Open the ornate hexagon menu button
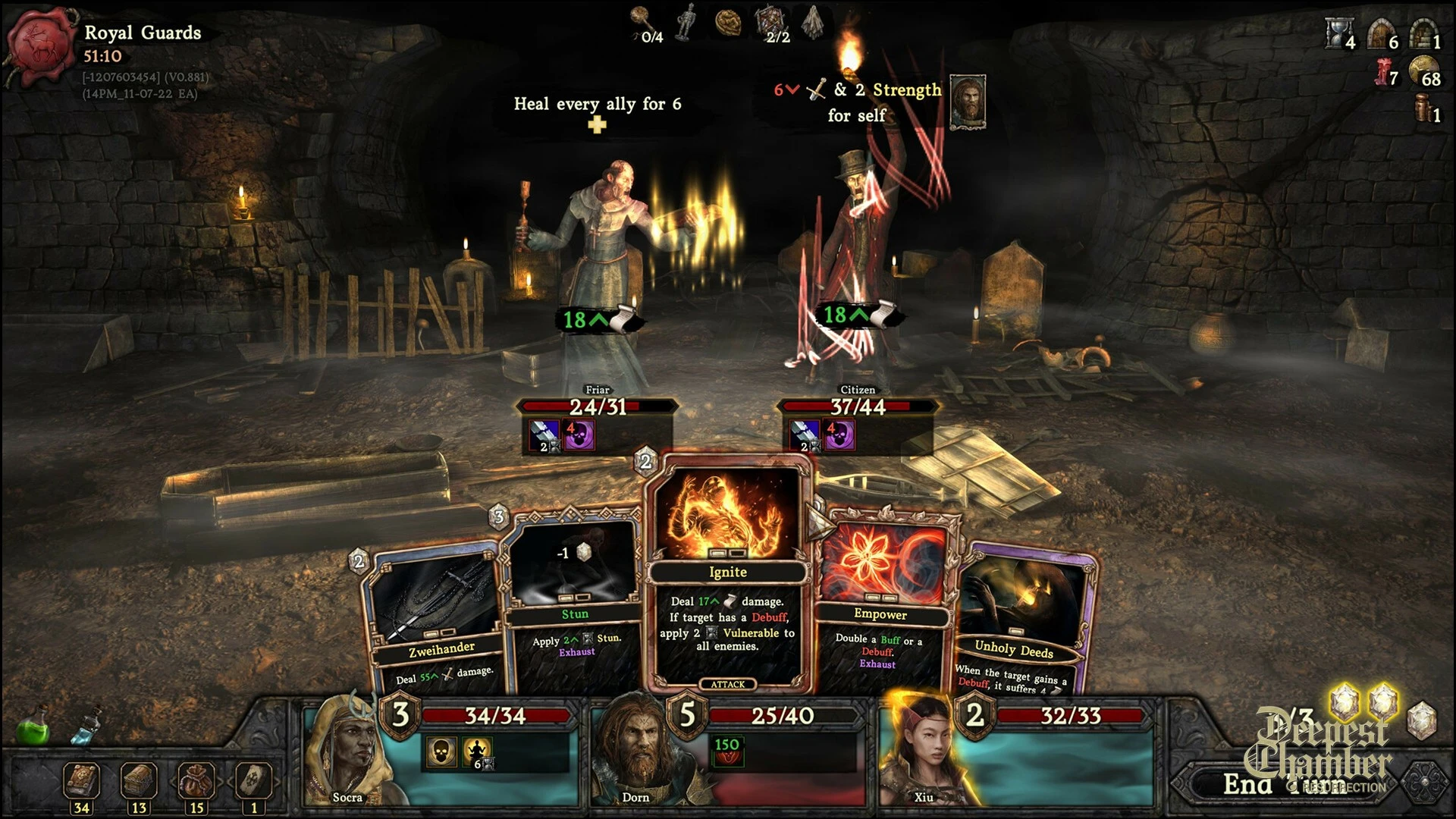Image resolution: width=1456 pixels, height=819 pixels. (x=1424, y=783)
